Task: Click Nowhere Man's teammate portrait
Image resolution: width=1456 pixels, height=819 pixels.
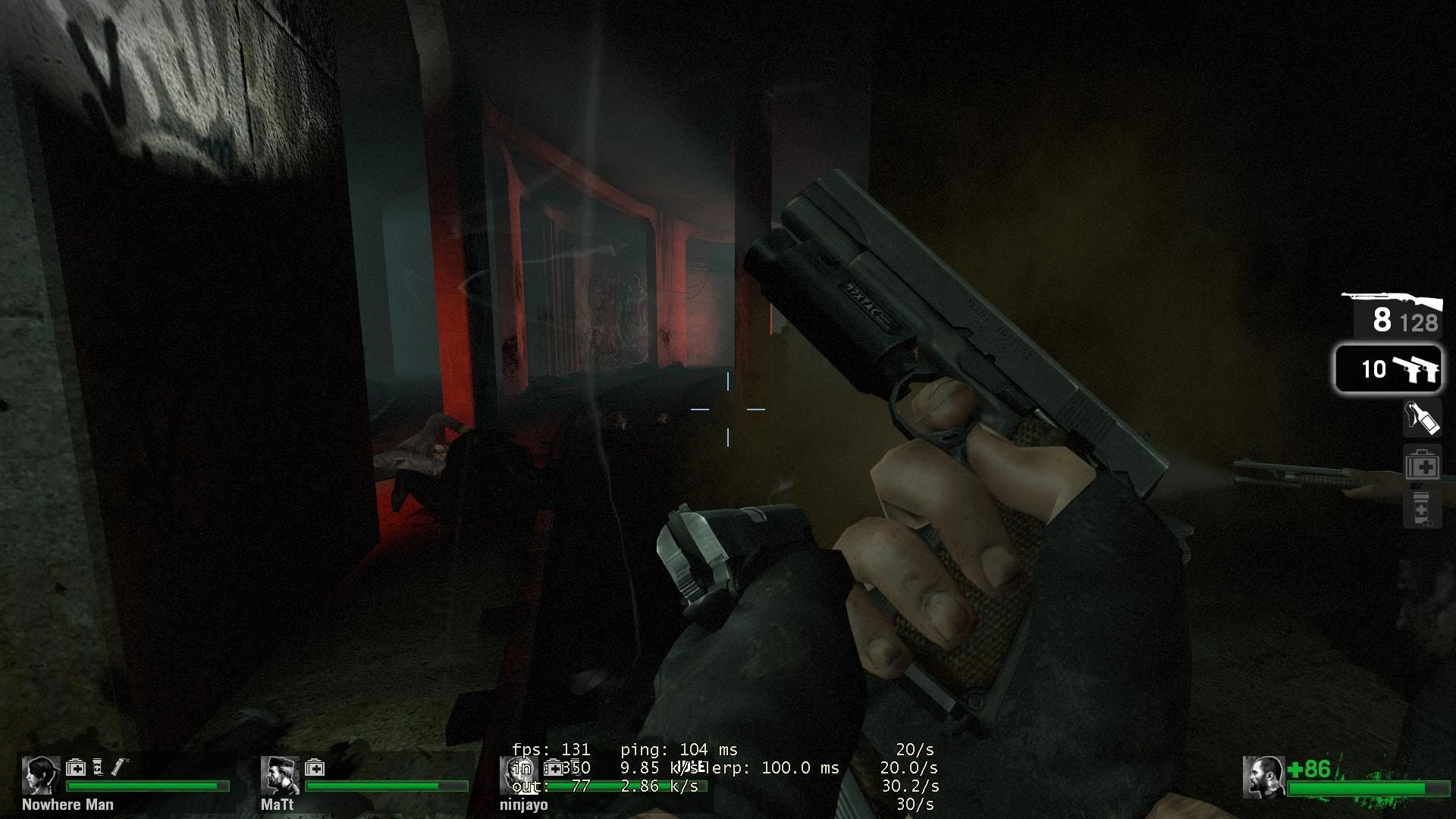Action: [x=40, y=775]
